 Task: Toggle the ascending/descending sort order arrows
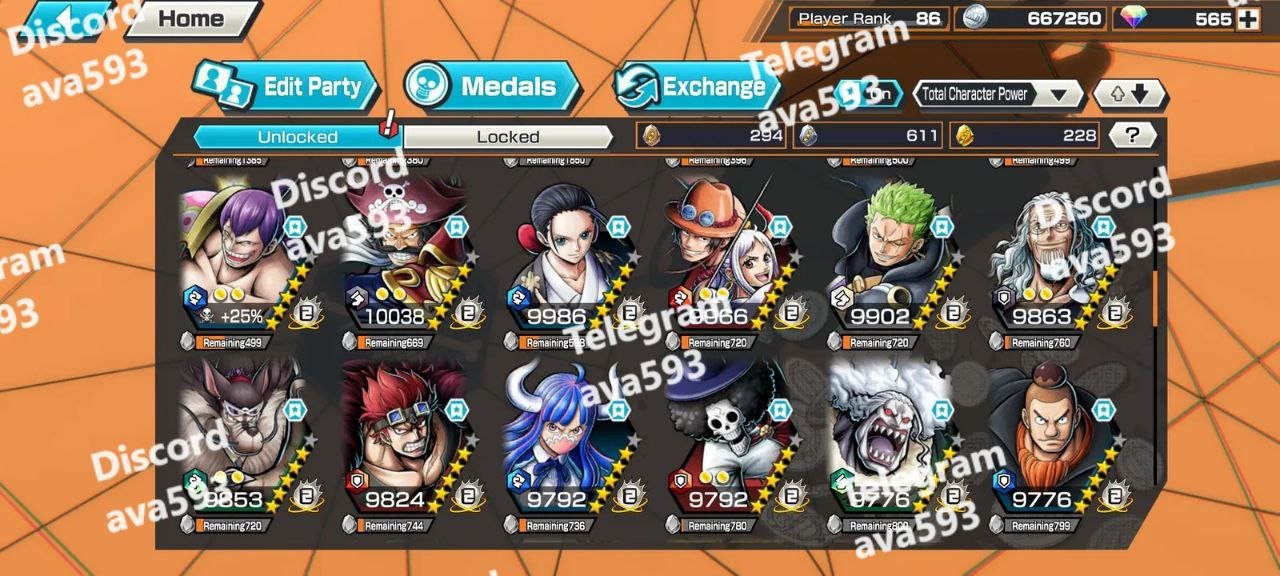(1129, 95)
